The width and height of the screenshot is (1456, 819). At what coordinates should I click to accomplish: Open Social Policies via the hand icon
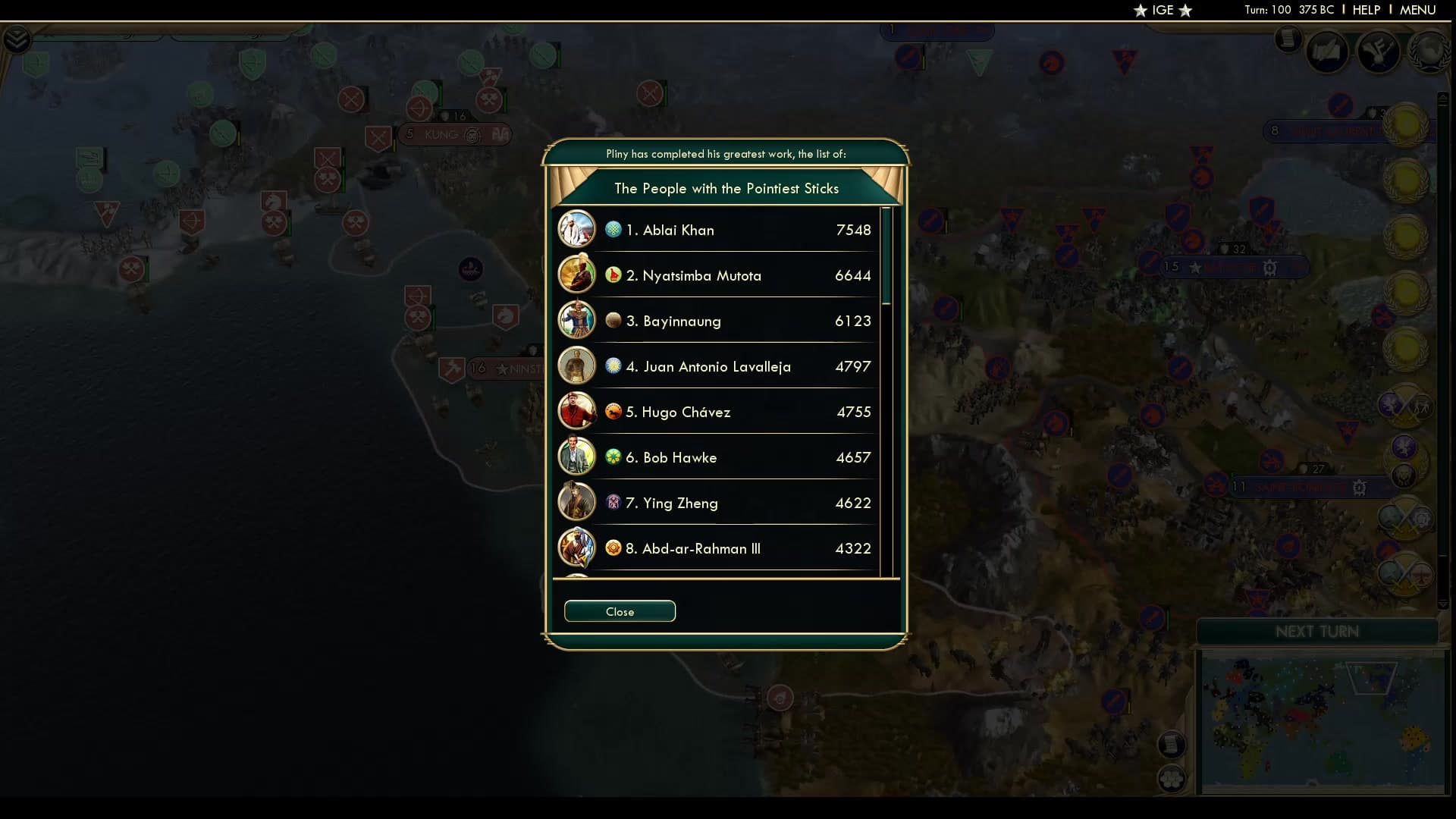(x=1380, y=52)
